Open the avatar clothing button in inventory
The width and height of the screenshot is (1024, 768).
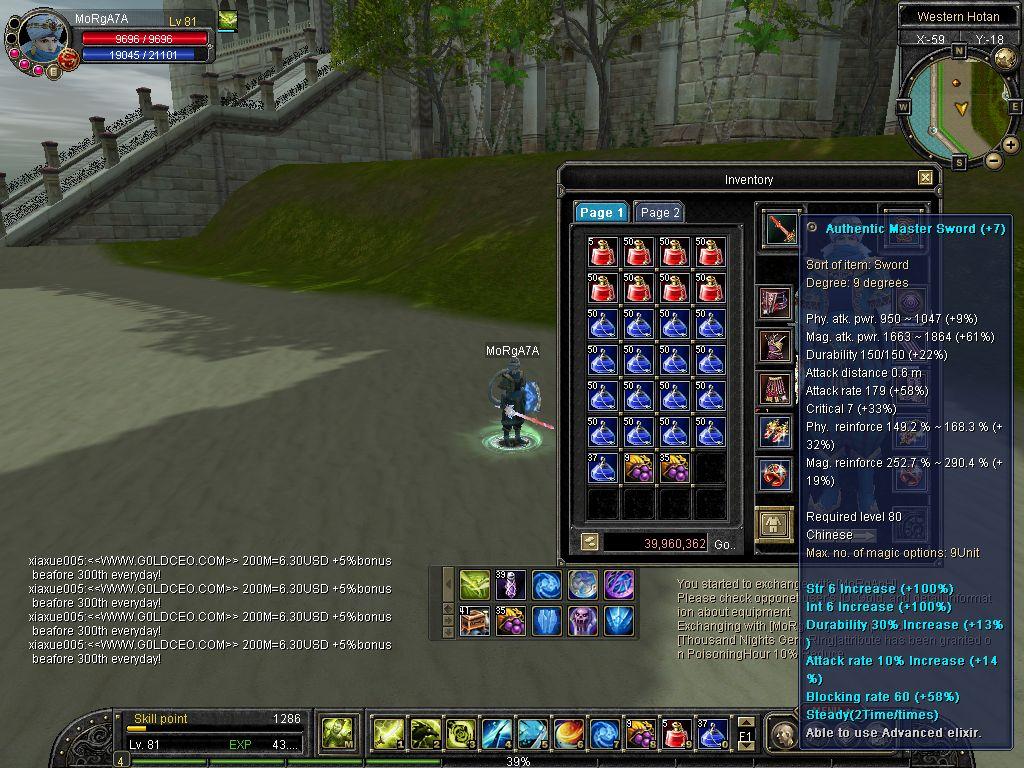[774, 524]
